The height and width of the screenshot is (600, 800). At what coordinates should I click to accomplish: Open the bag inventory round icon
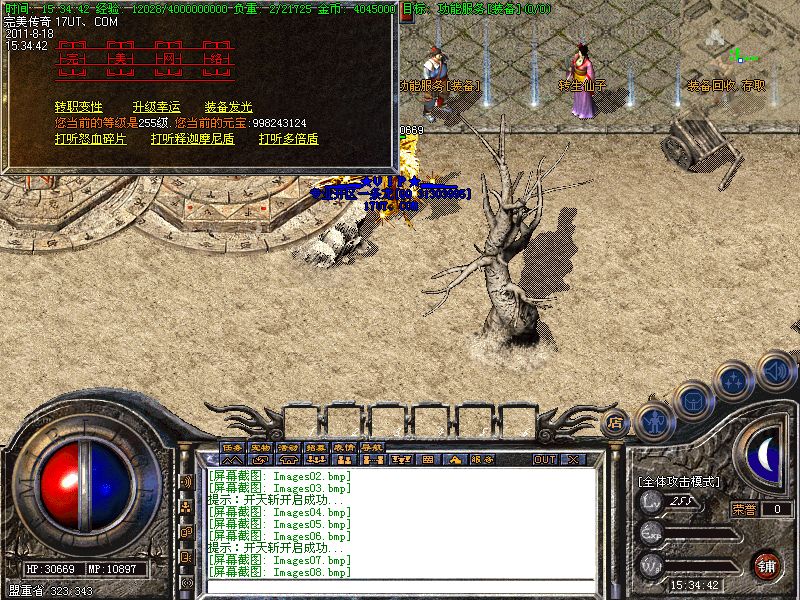coord(692,398)
